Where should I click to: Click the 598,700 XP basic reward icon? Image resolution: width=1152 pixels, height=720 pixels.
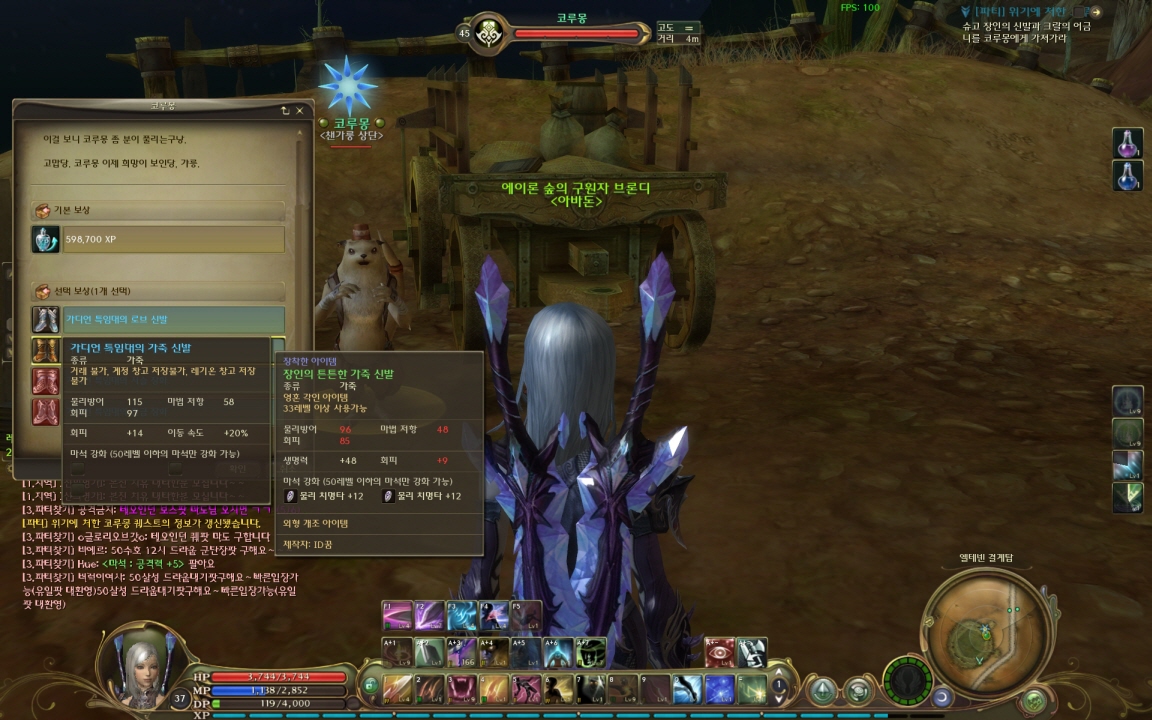pos(45,240)
